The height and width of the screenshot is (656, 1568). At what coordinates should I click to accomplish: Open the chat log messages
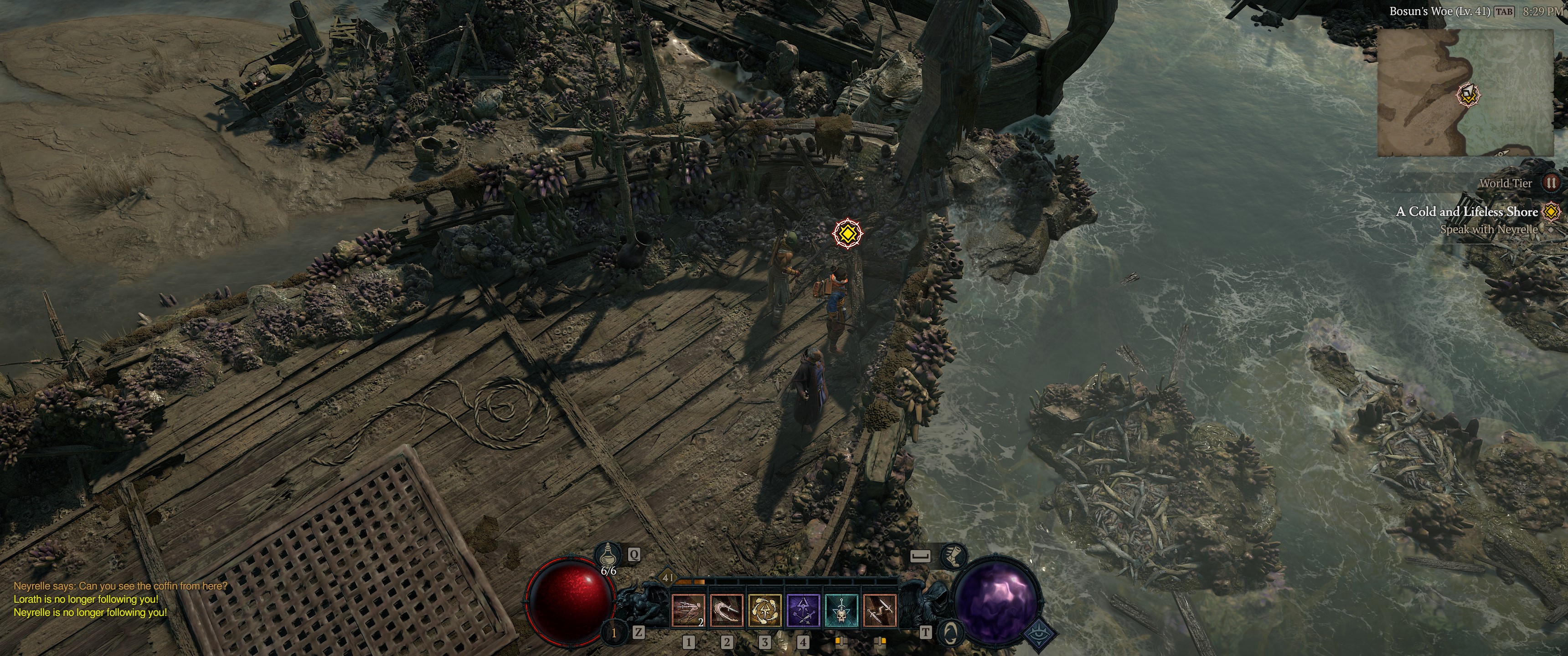120,600
